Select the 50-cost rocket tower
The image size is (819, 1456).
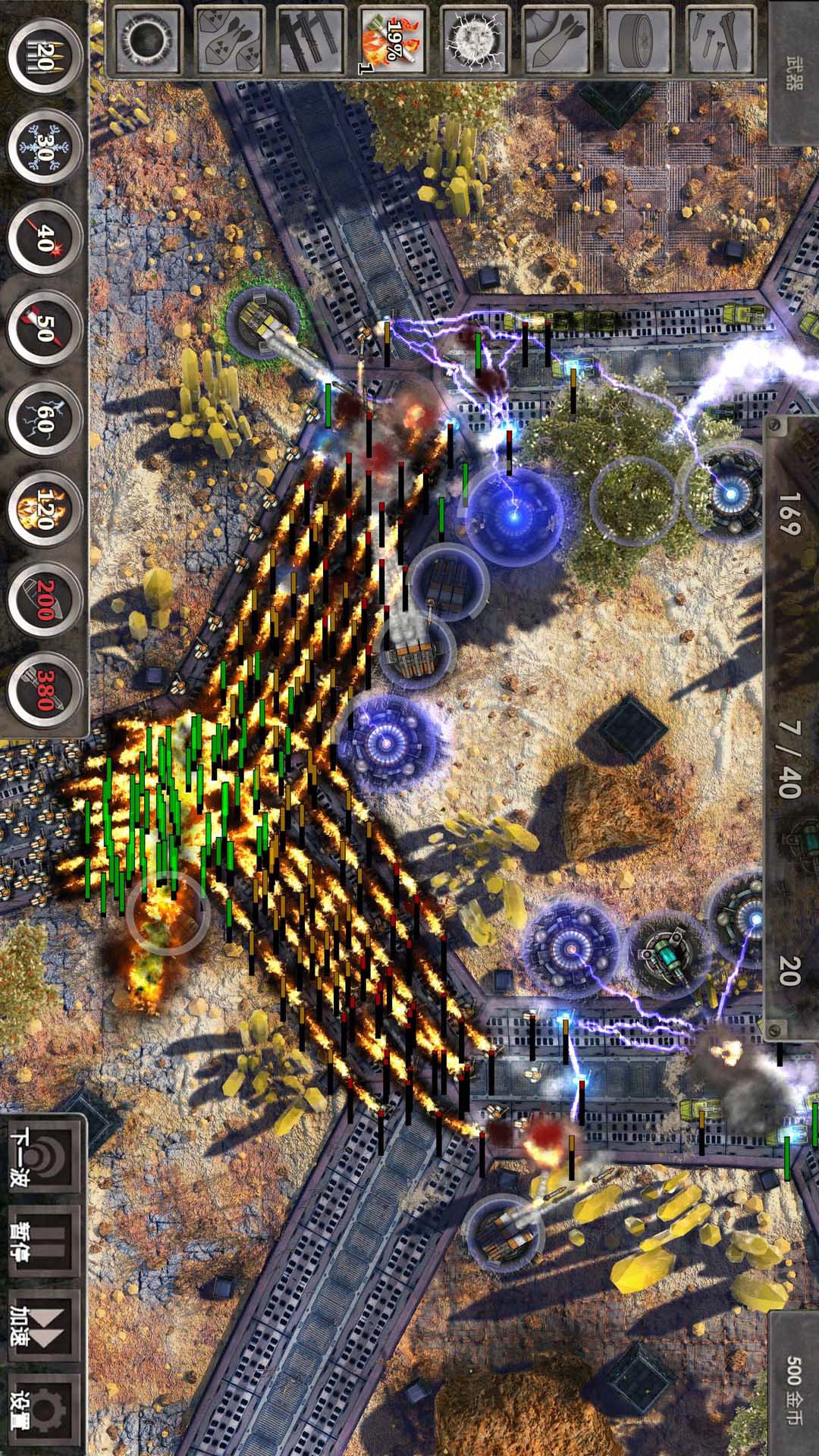[44, 328]
